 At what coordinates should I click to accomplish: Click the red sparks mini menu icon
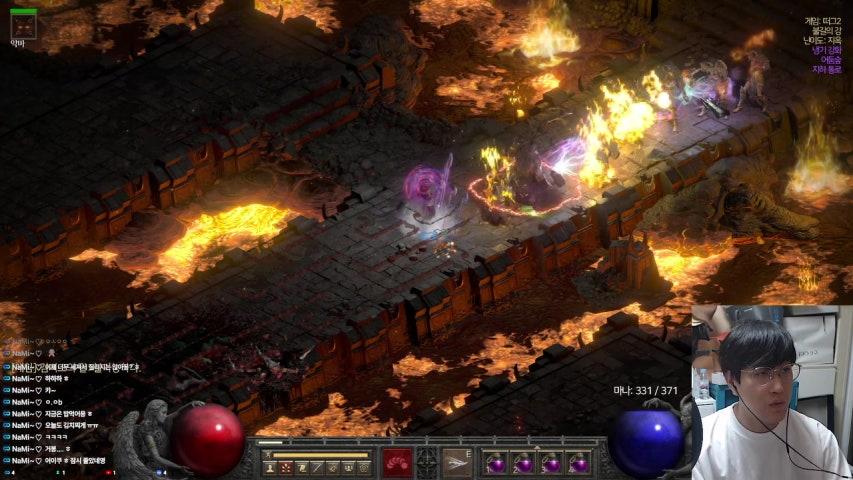point(285,467)
